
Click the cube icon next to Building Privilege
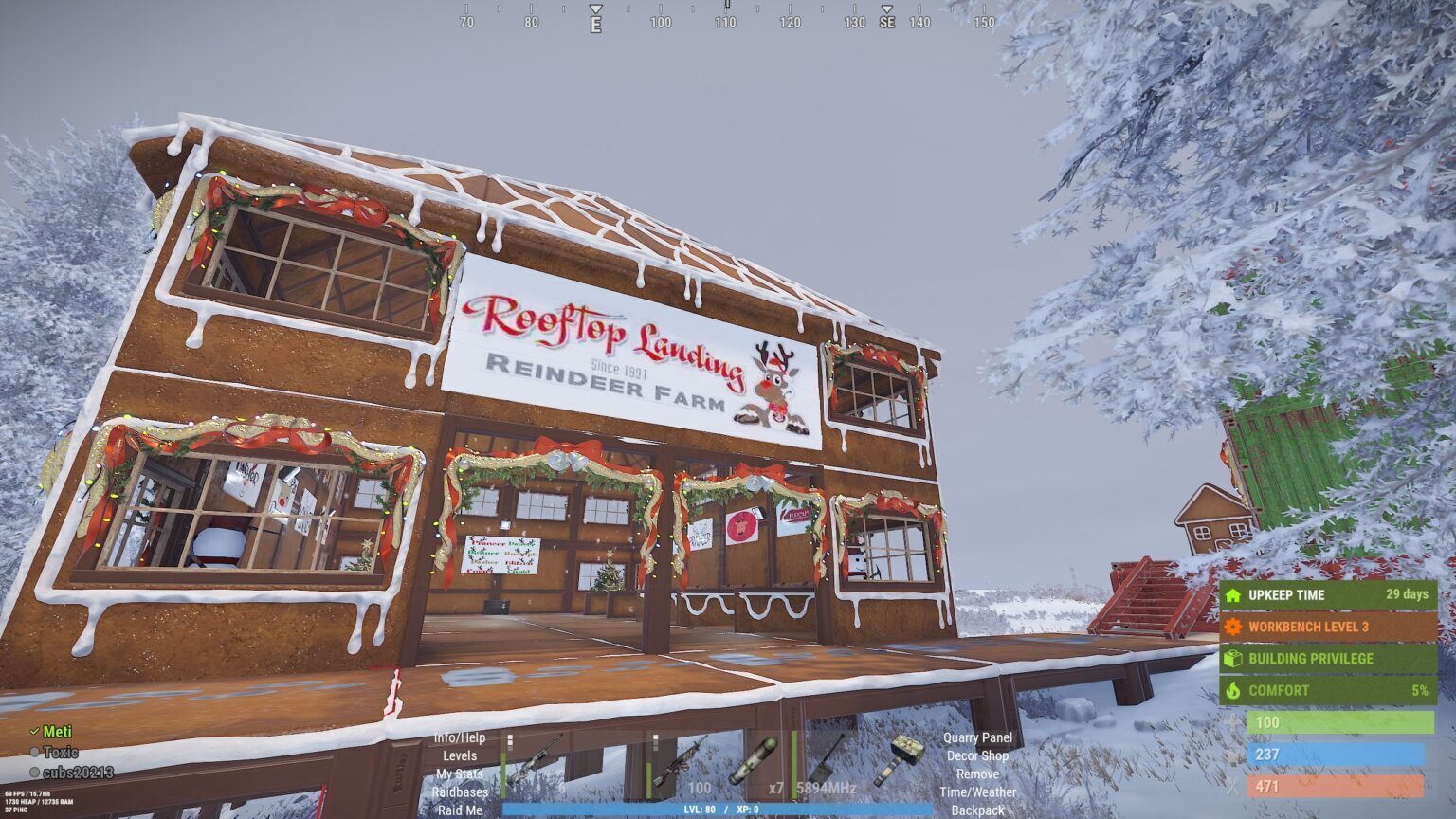tap(1232, 659)
